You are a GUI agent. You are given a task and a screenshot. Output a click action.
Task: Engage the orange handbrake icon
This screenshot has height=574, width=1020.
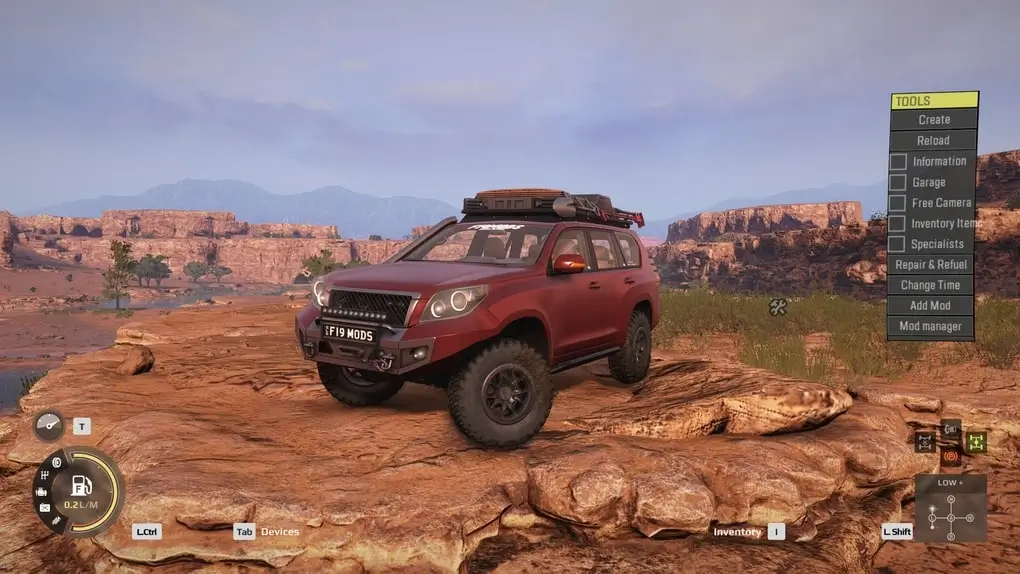coord(950,457)
